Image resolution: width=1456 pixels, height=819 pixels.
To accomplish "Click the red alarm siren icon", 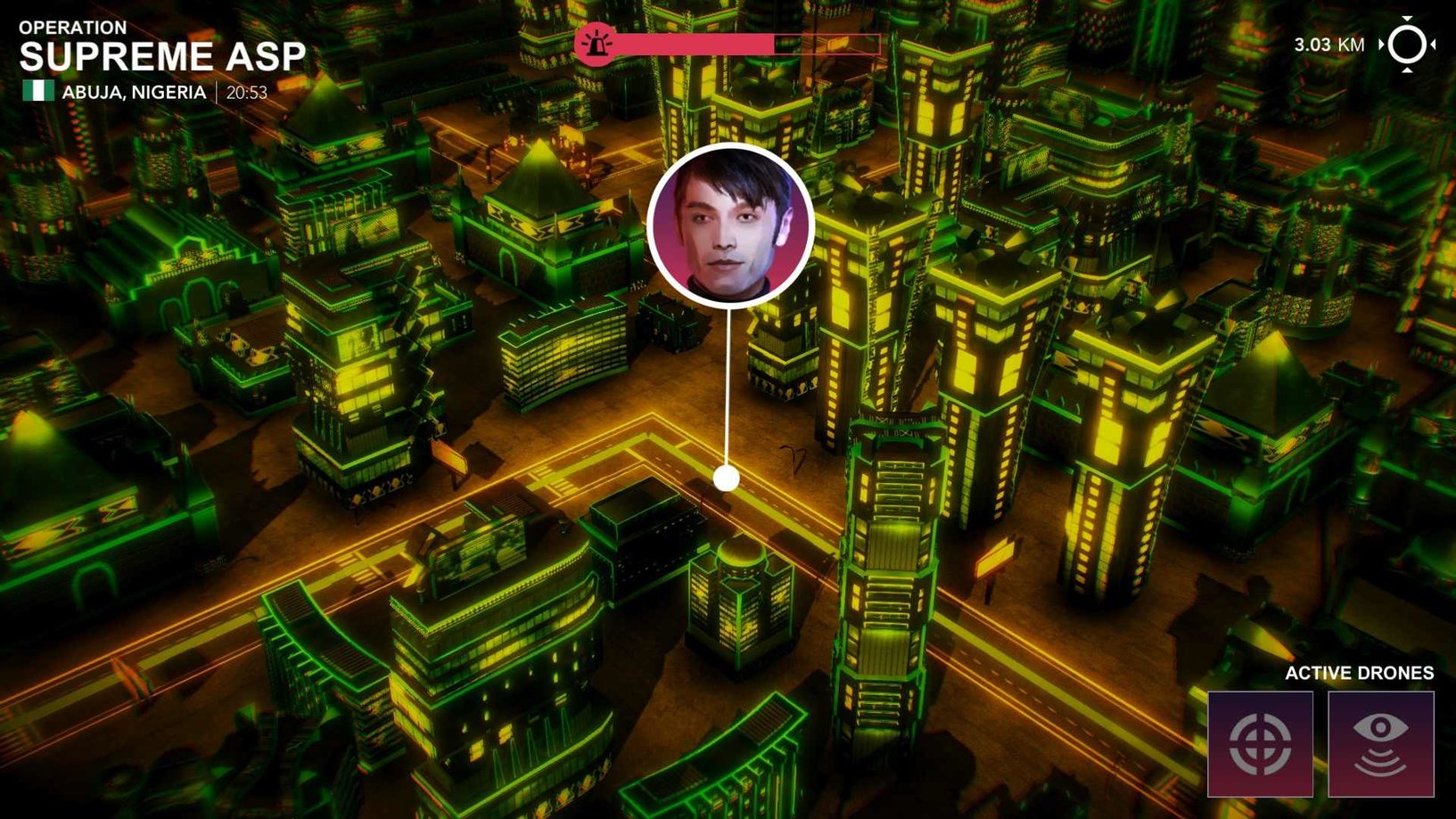I will [x=595, y=44].
